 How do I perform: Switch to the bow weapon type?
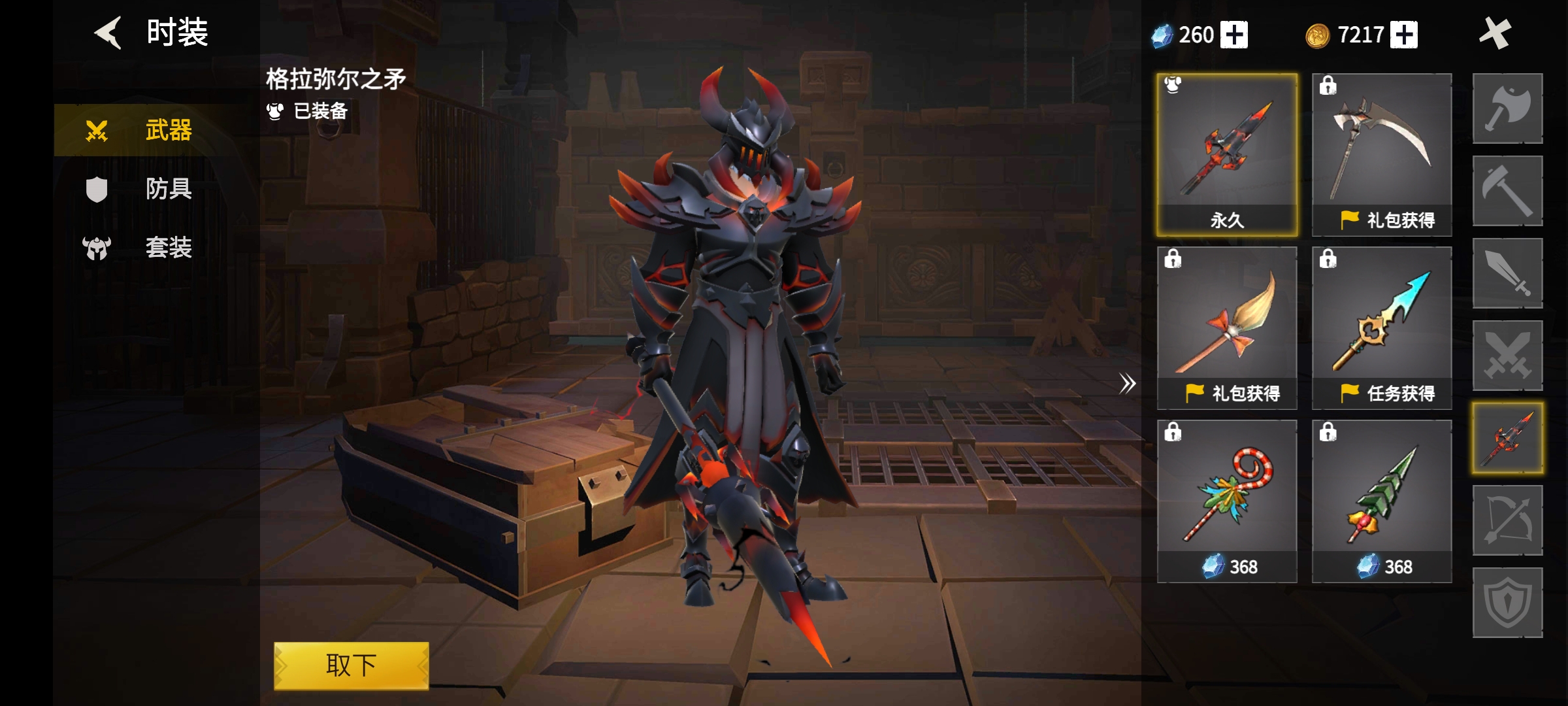click(1507, 520)
